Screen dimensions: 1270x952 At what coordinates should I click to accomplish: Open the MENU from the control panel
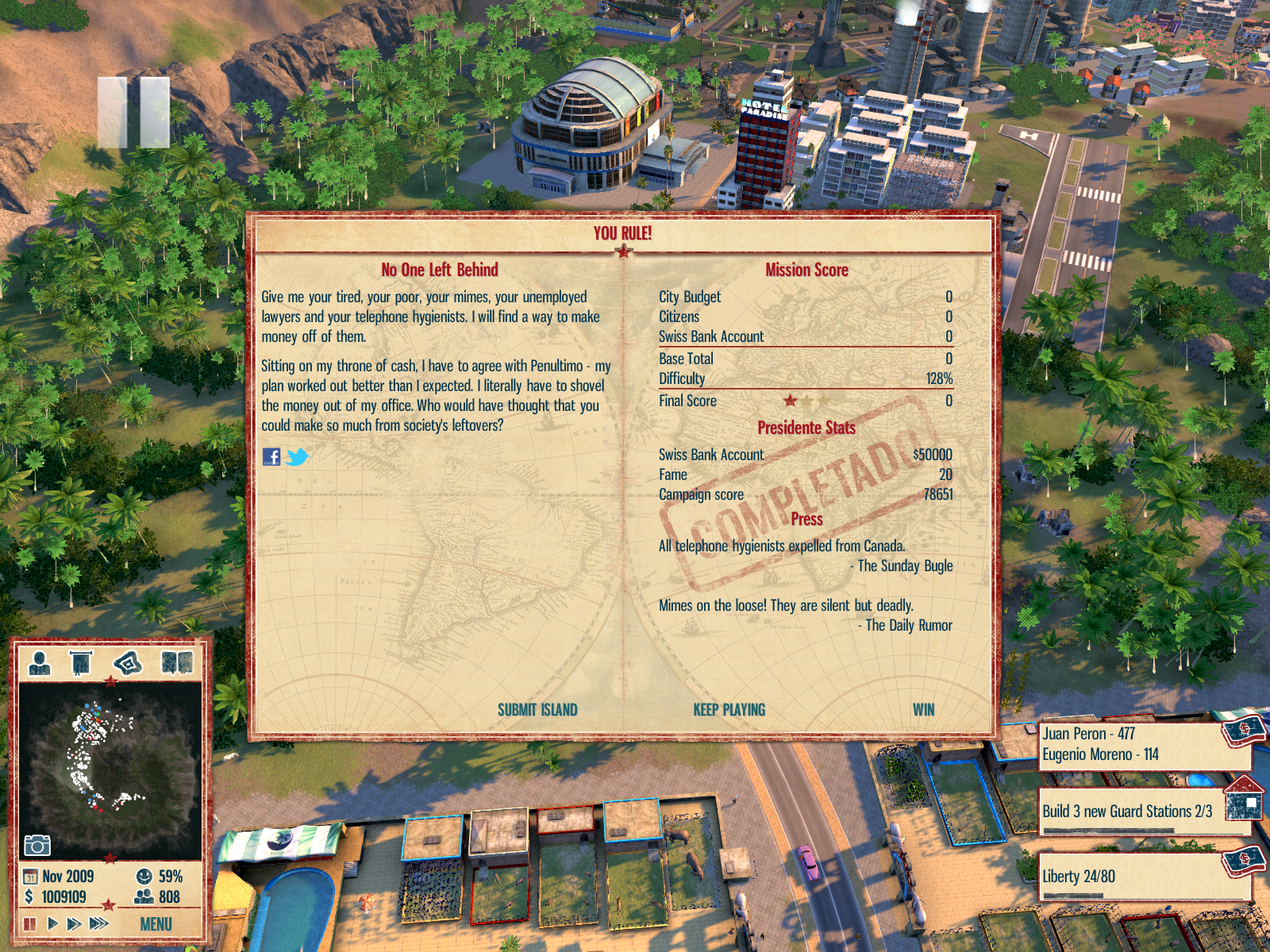tap(156, 924)
